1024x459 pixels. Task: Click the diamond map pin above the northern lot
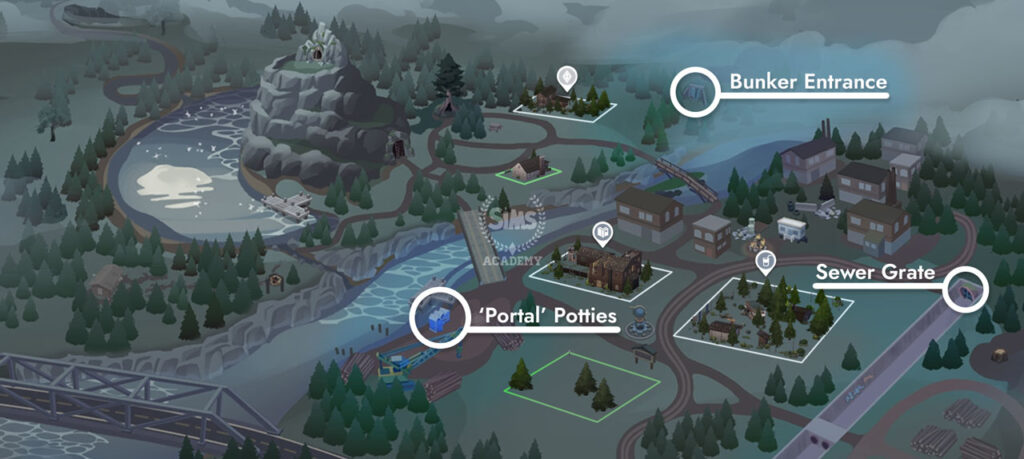coord(567,76)
